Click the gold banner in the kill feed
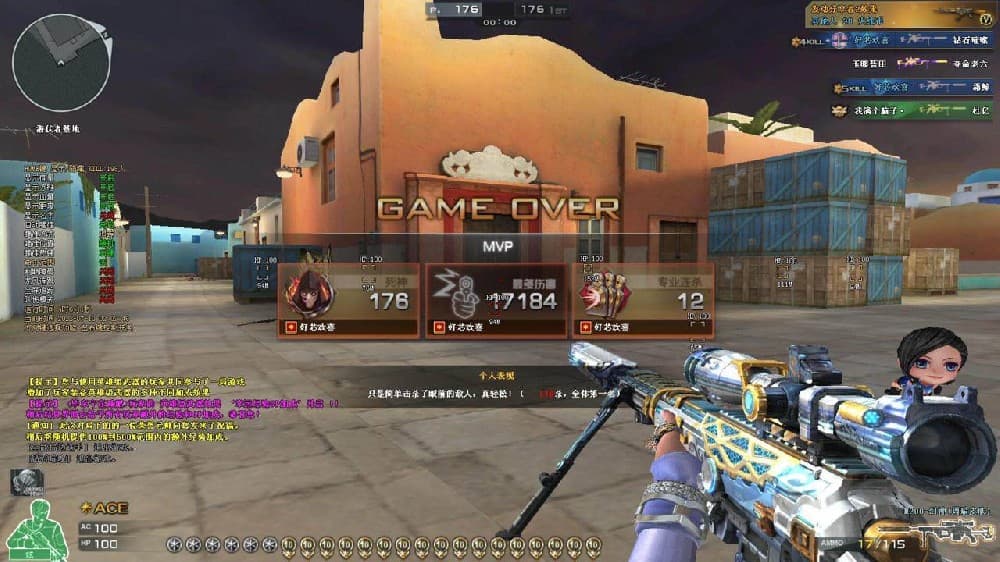 click(x=900, y=14)
